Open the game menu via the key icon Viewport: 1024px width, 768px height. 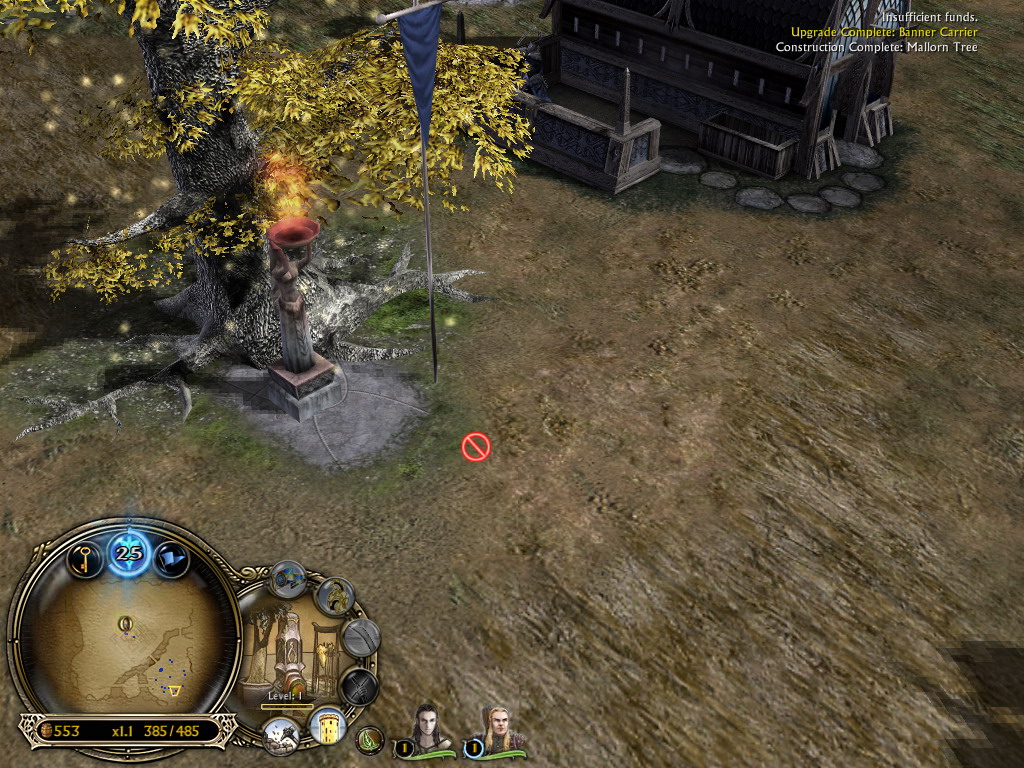tap(86, 558)
